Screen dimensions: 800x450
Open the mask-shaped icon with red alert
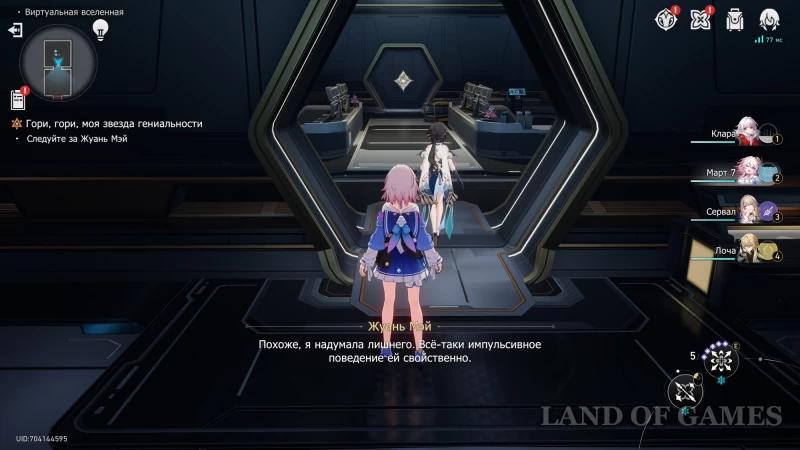coord(665,18)
